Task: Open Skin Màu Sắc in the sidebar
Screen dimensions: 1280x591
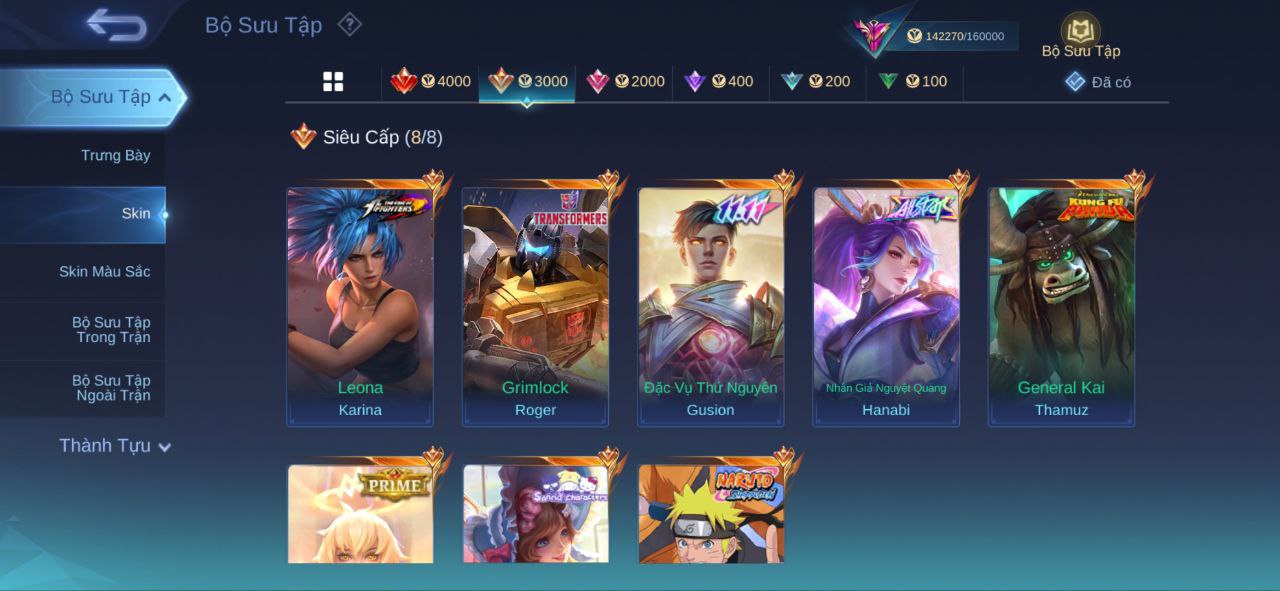Action: (104, 271)
